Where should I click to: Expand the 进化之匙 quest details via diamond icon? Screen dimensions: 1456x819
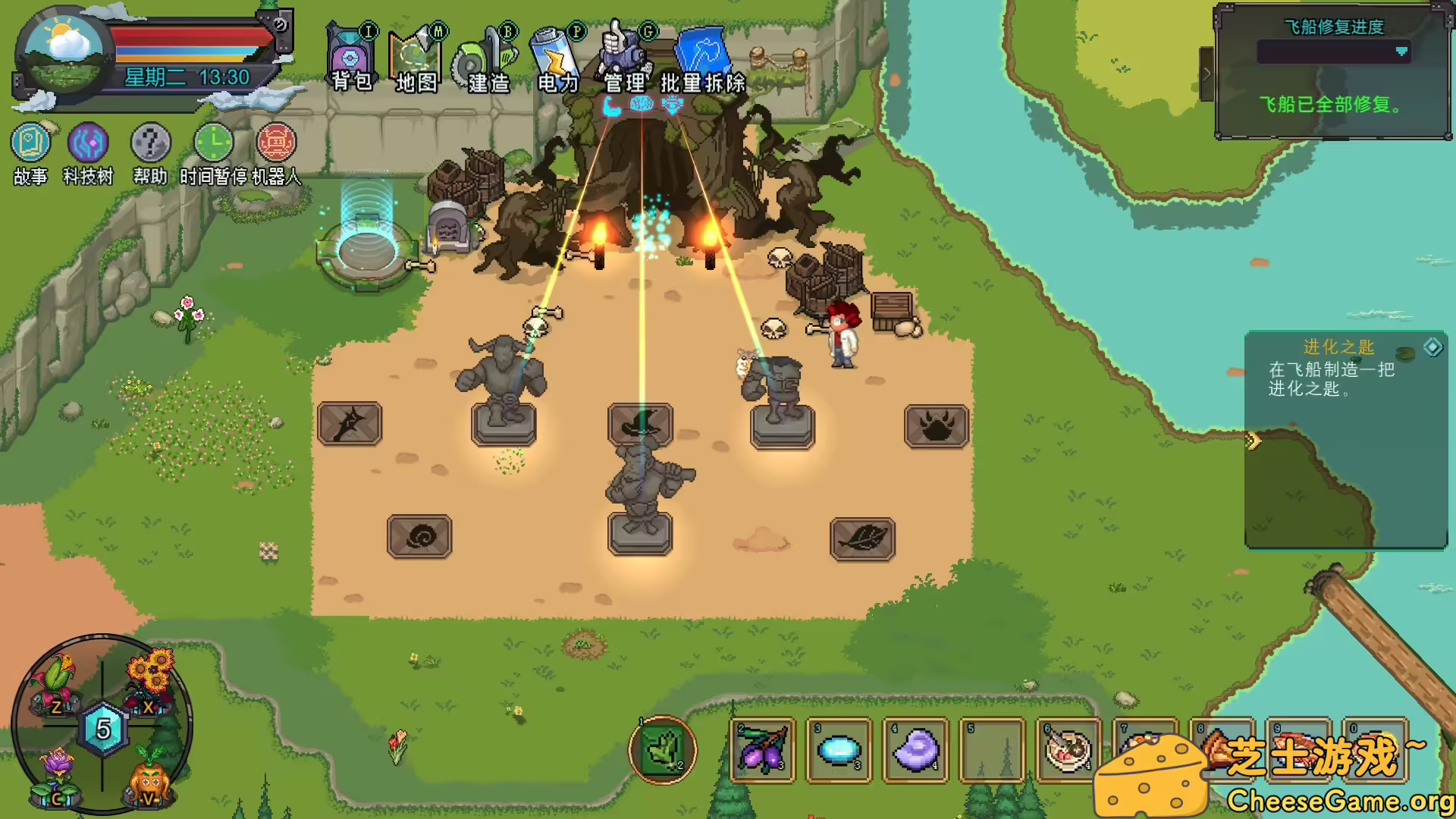[x=1432, y=349]
